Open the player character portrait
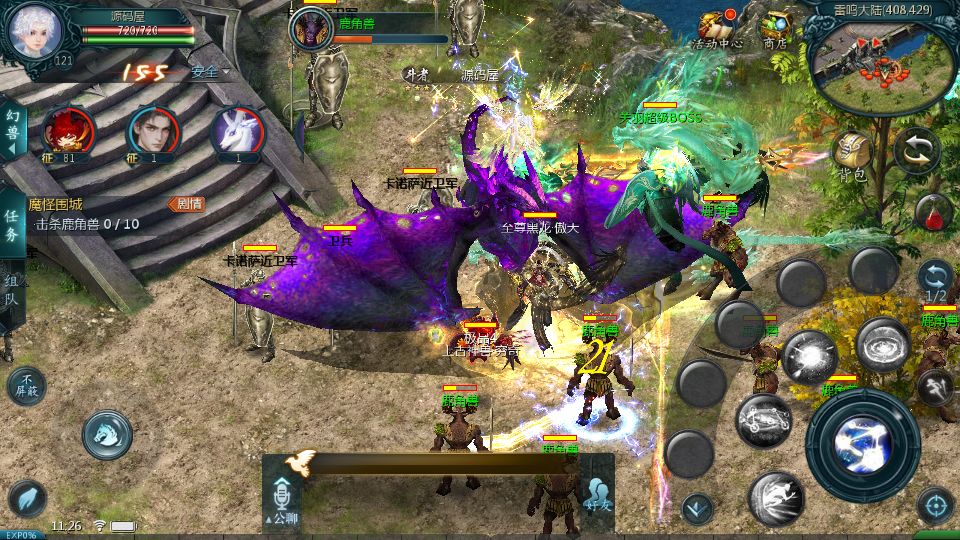The height and width of the screenshot is (540, 960). pyautogui.click(x=35, y=32)
